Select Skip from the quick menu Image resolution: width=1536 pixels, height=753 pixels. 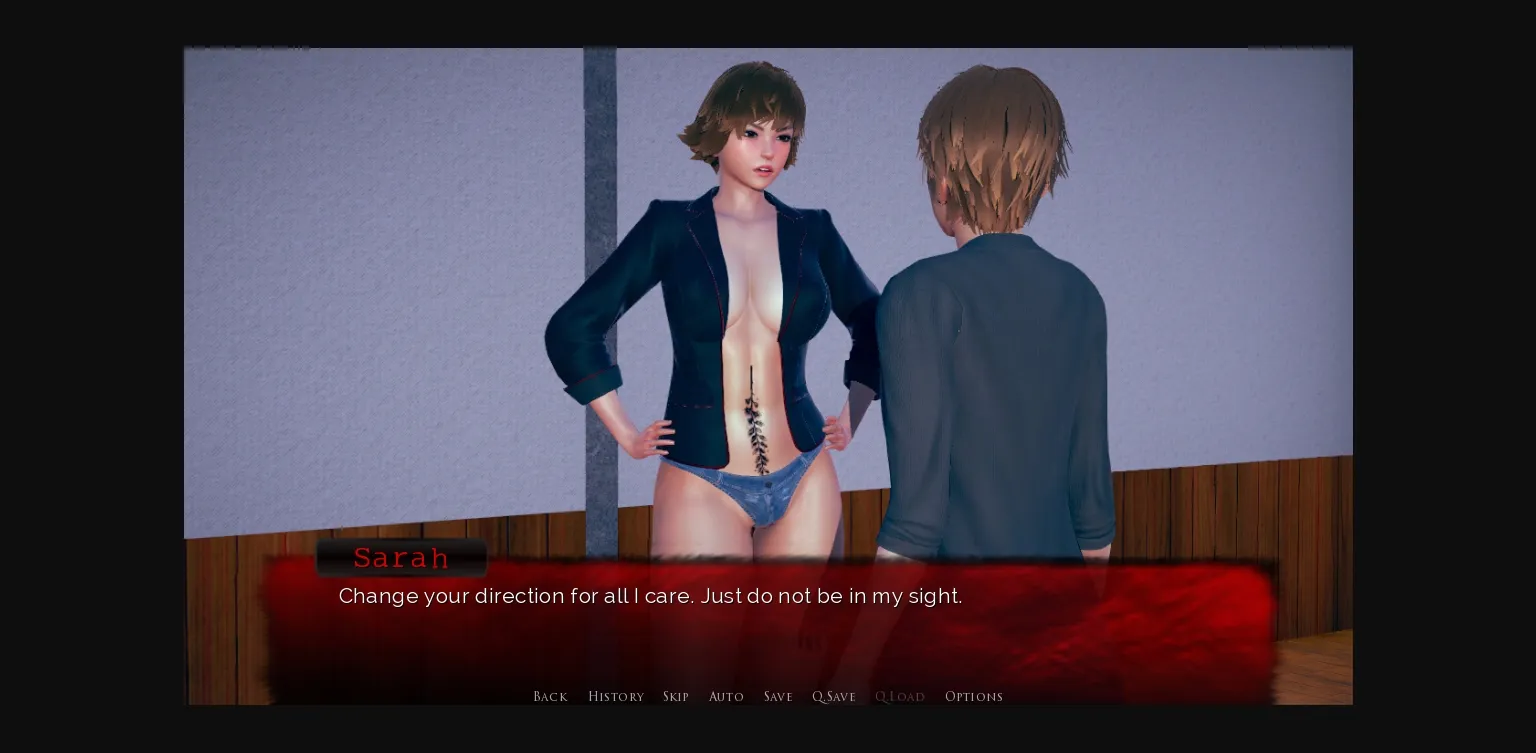676,696
